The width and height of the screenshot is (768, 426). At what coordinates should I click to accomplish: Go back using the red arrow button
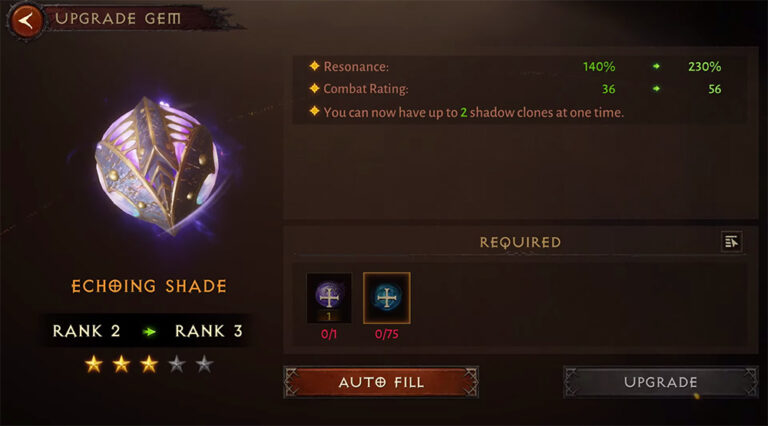(28, 18)
